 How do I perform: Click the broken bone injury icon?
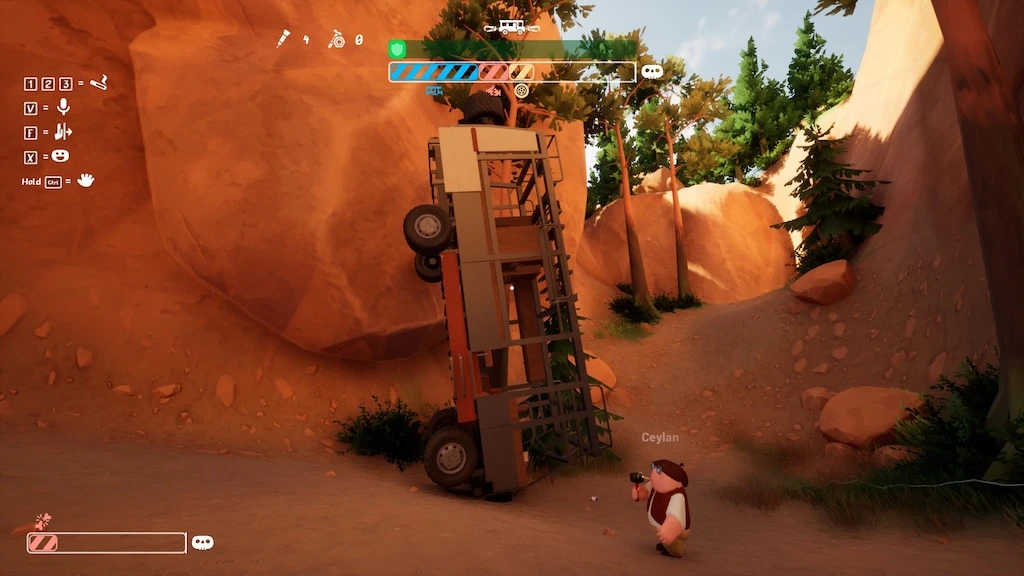[42, 520]
